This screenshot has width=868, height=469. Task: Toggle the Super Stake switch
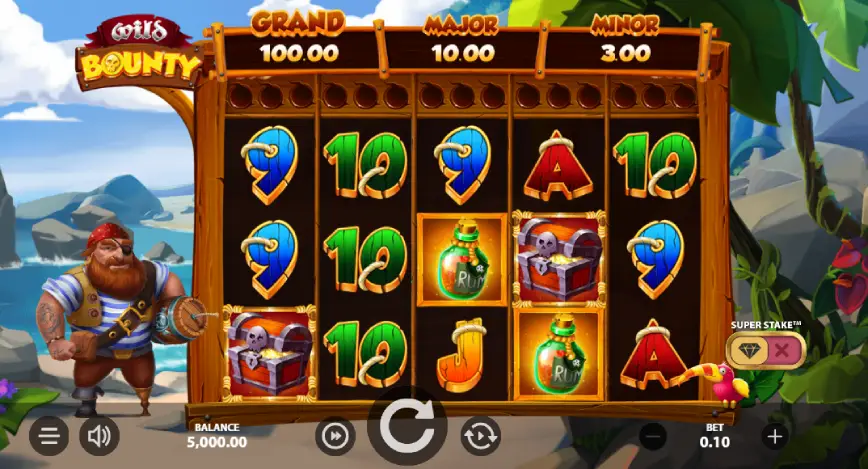click(766, 349)
